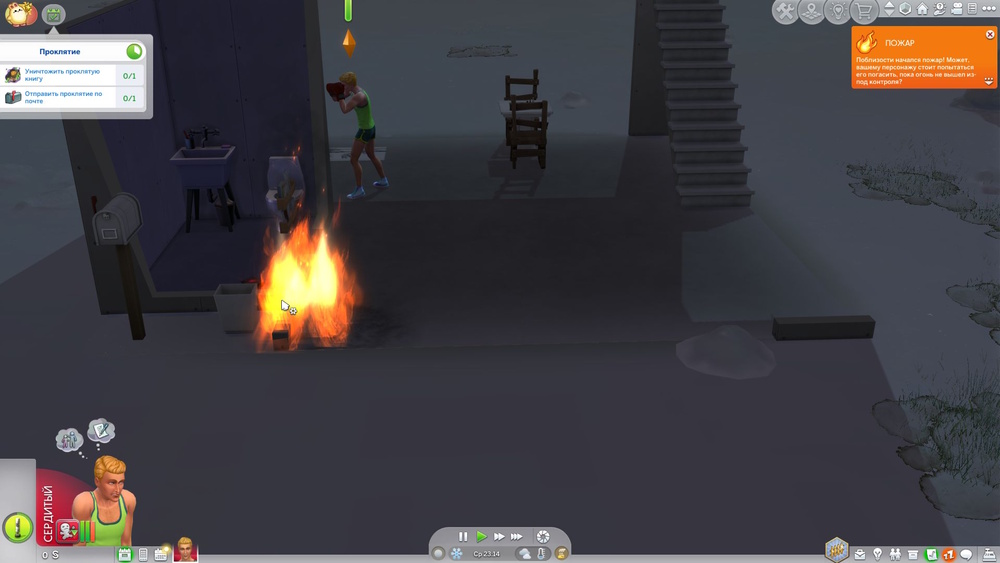Toggle the video camera mode icon
This screenshot has width=1000, height=563.
click(957, 9)
